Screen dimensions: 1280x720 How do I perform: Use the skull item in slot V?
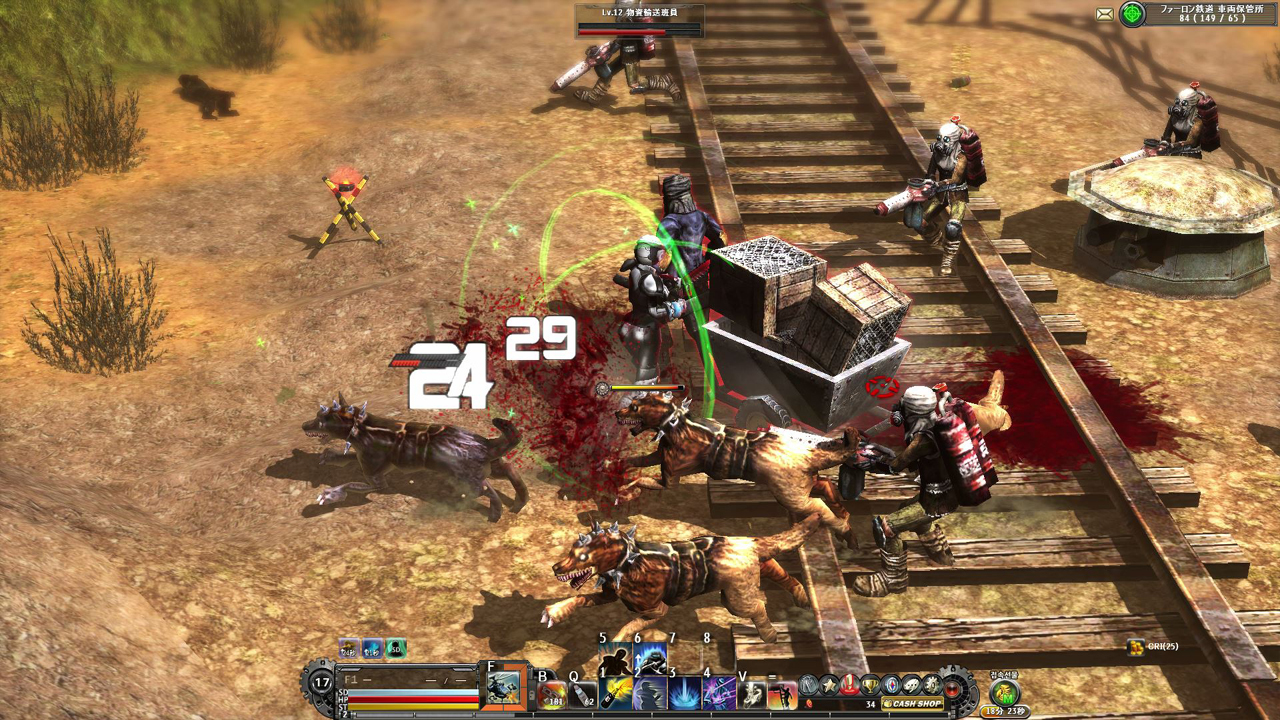pyautogui.click(x=753, y=693)
